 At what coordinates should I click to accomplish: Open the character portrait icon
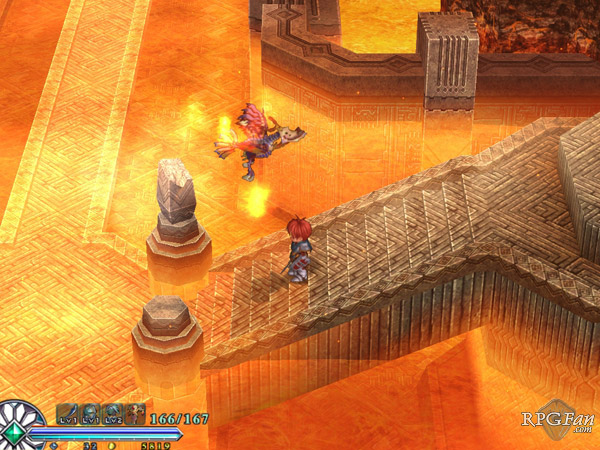(x=134, y=414)
